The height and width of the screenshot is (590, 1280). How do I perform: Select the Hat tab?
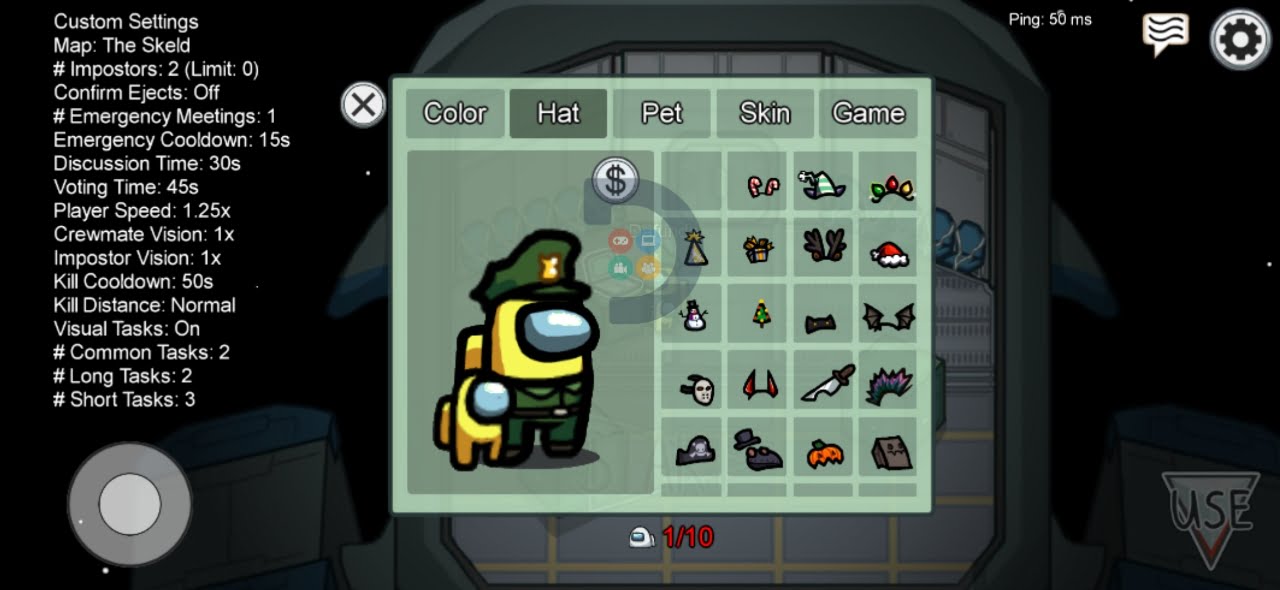point(558,113)
